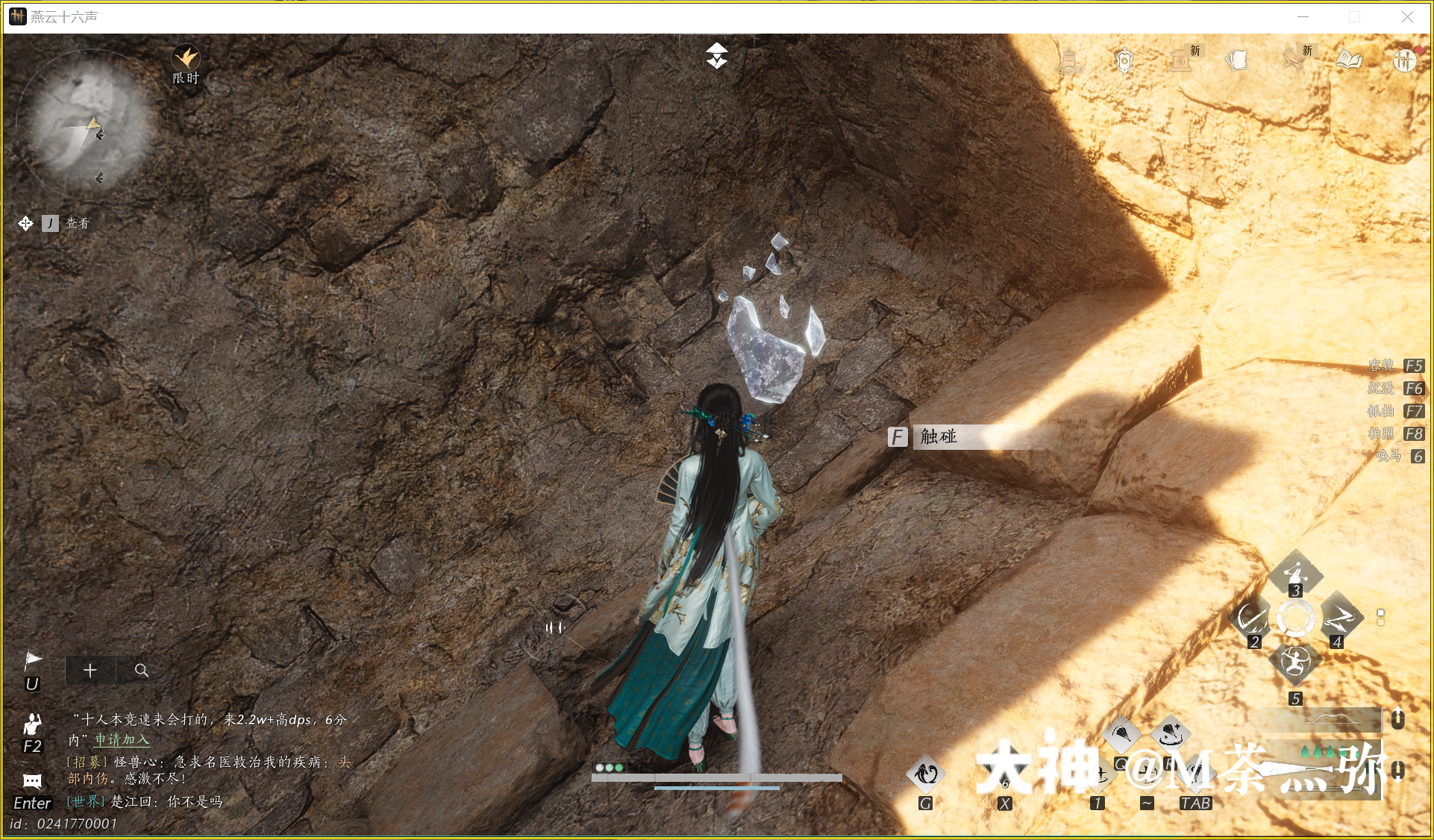1434x840 pixels.
Task: Open the shield emblem icon in the top bar
Action: tap(1124, 60)
